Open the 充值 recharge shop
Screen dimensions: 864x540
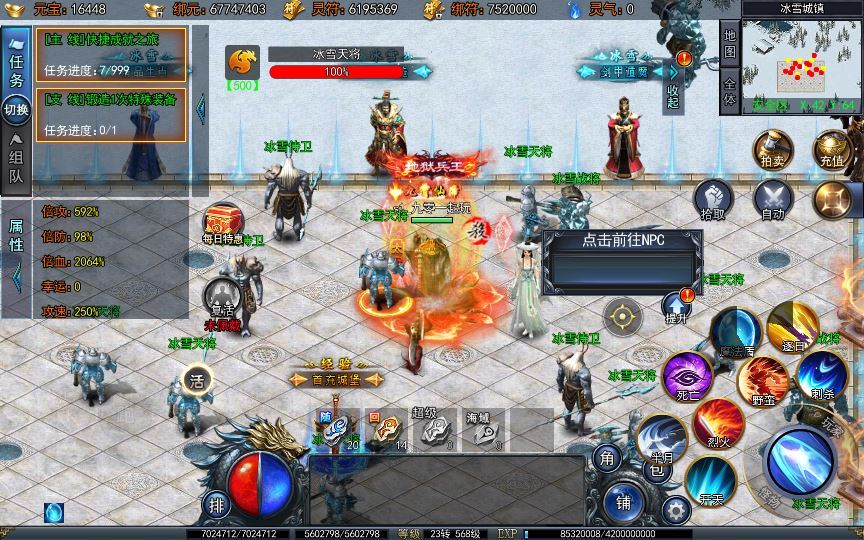coord(832,148)
